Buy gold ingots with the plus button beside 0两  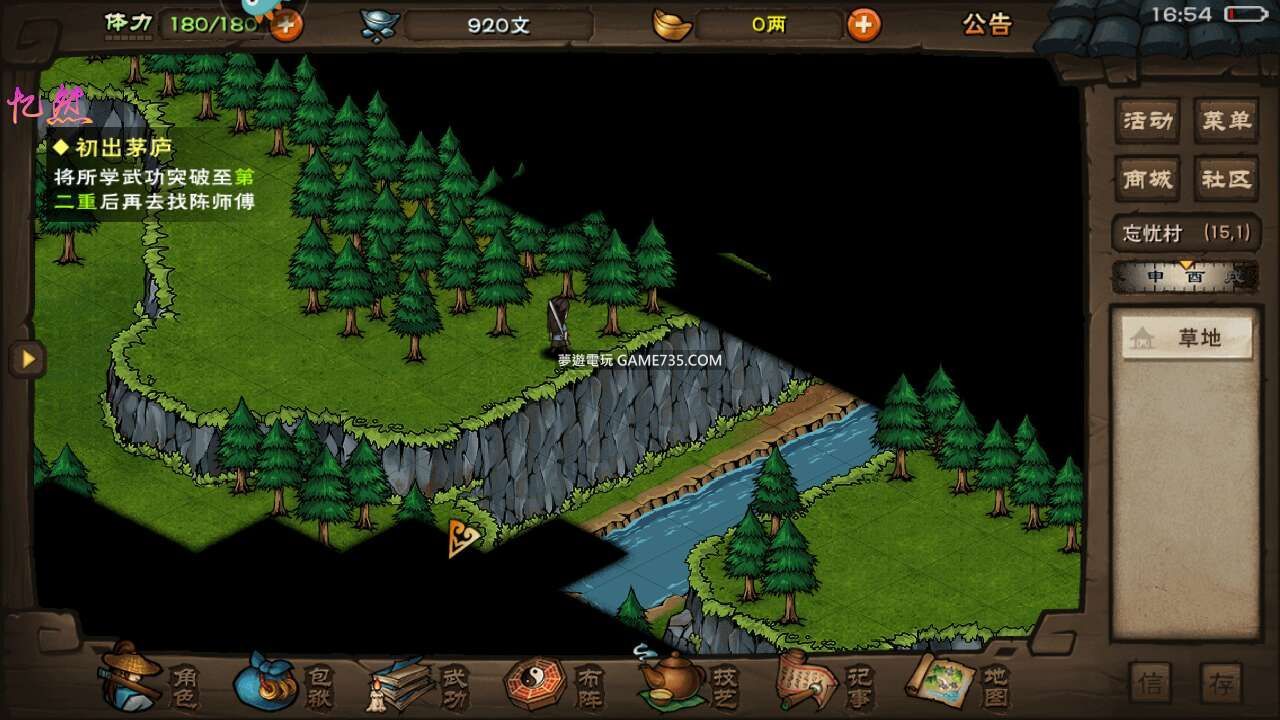click(864, 24)
